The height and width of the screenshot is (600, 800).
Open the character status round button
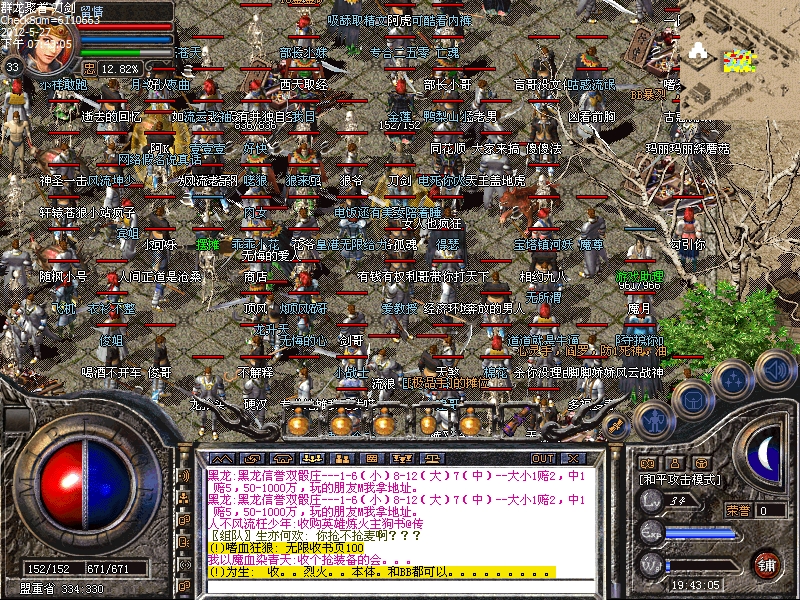pos(654,420)
